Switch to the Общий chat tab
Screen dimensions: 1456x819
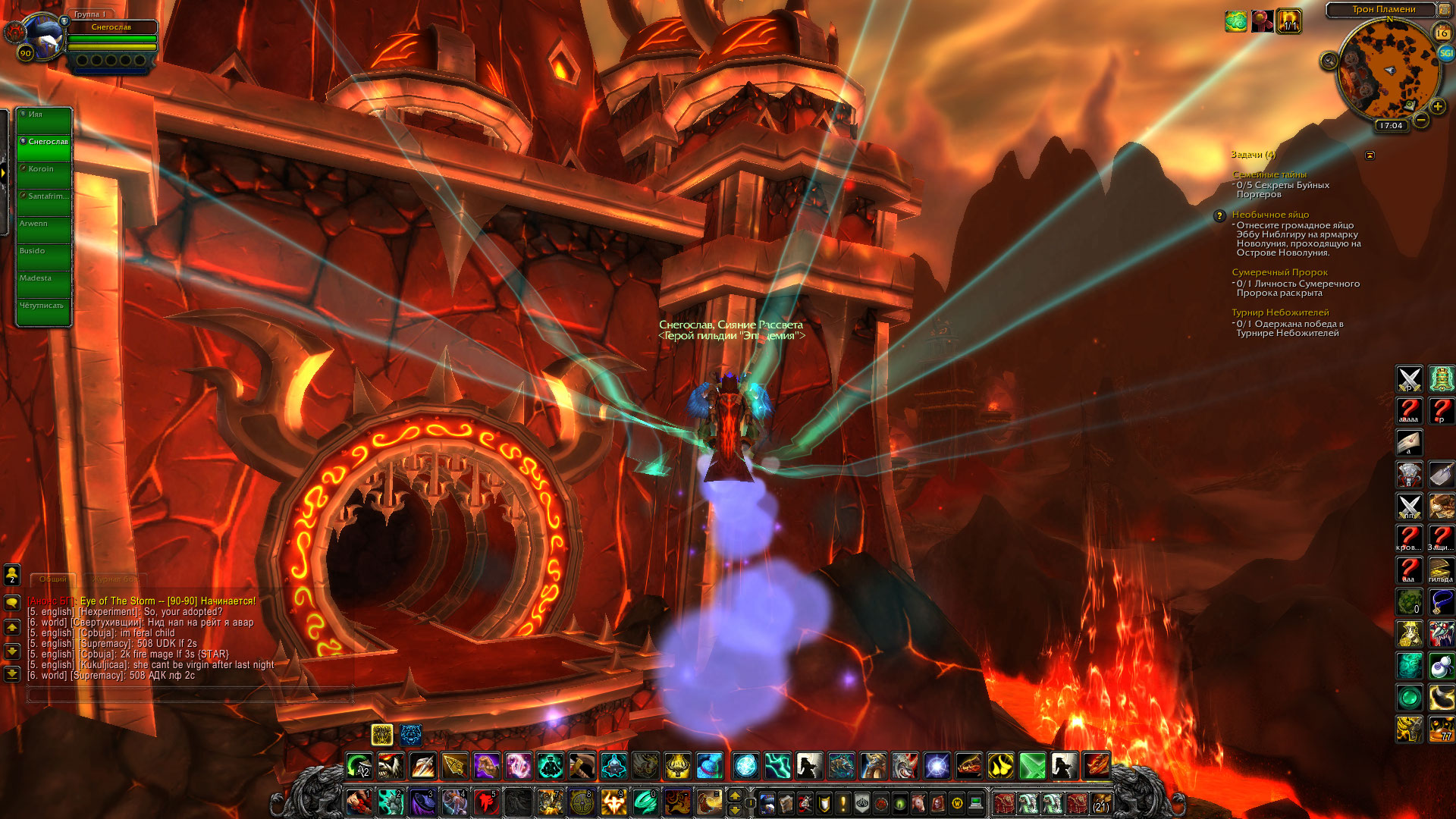tap(53, 579)
